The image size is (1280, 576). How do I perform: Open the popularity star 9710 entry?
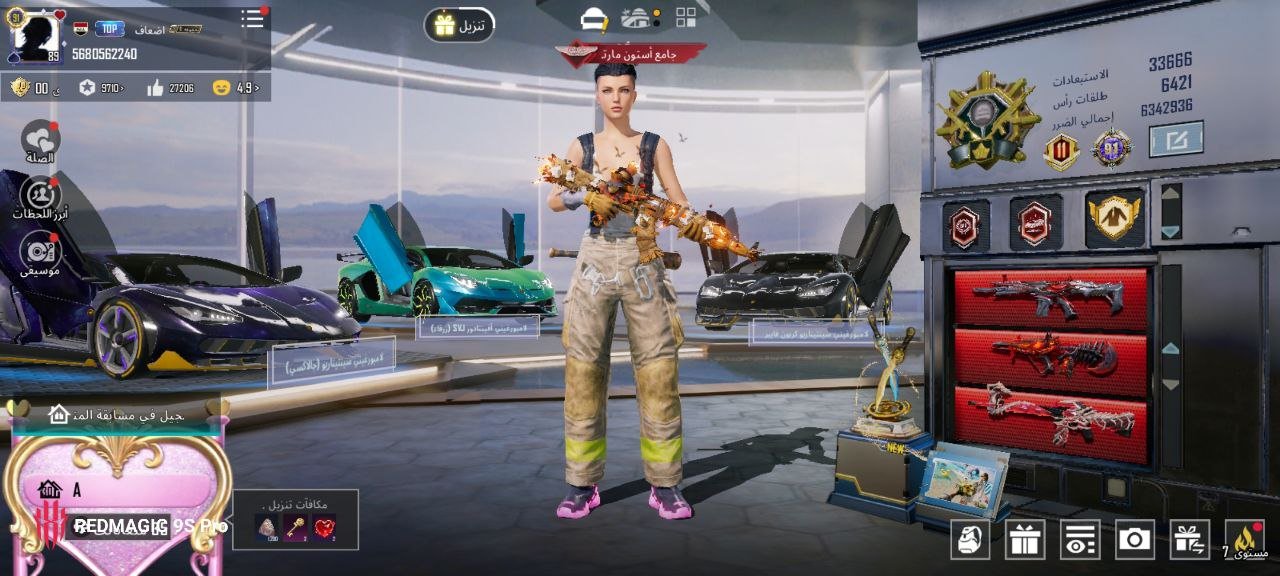pos(101,88)
